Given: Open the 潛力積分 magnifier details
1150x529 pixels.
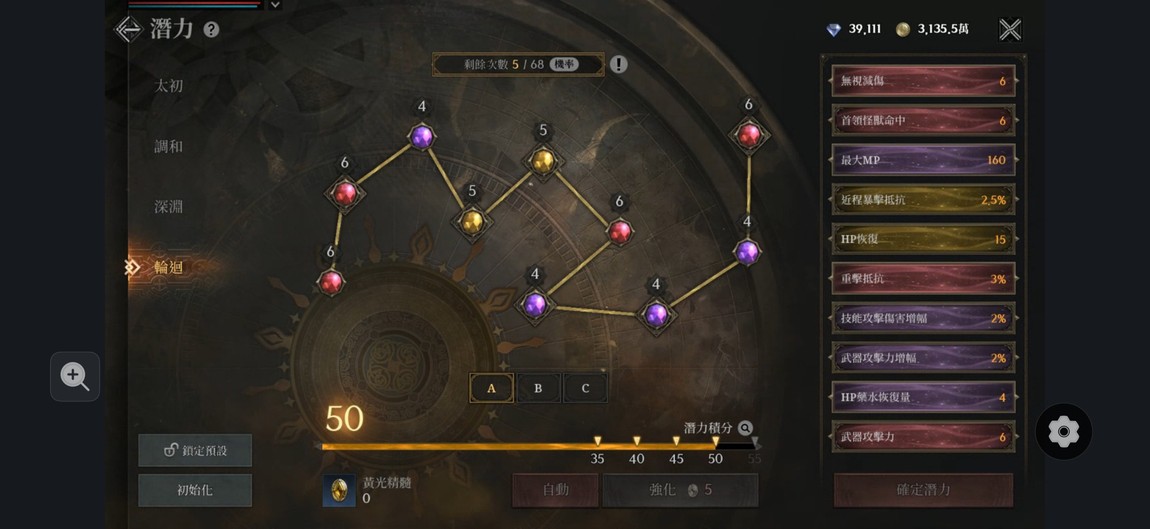Looking at the screenshot, I should pos(745,428).
